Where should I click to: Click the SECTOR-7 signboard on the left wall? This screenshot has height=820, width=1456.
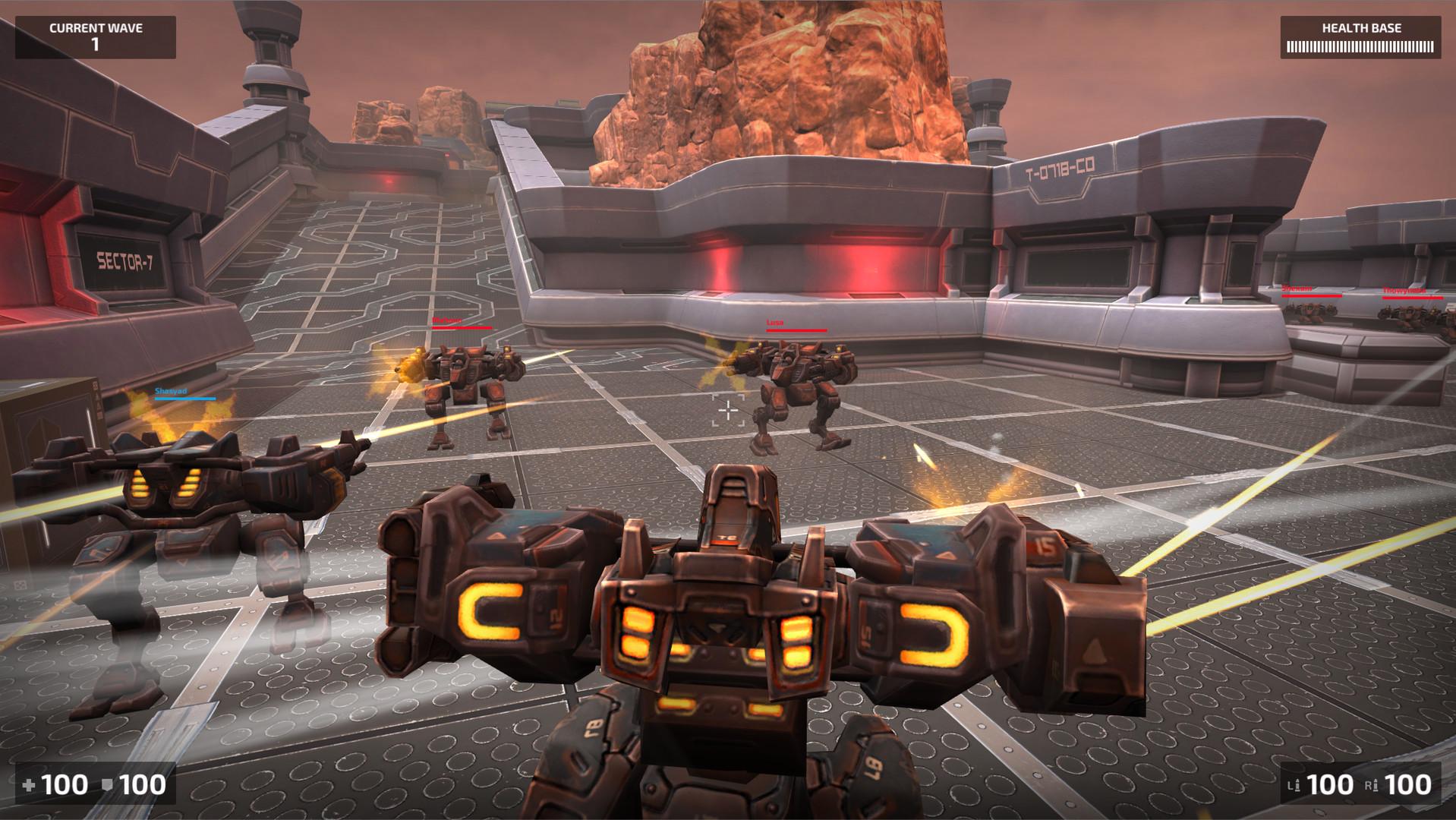click(125, 262)
